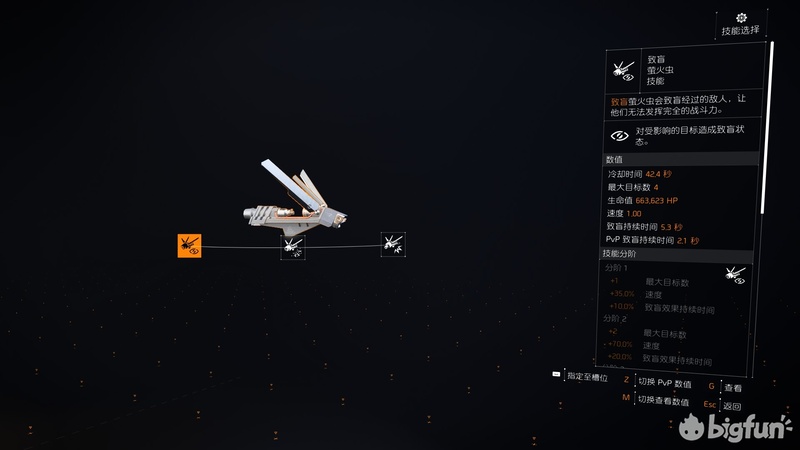This screenshot has height=450, width=800.
Task: Select the orange Blinder Firefly variant
Action: point(190,245)
